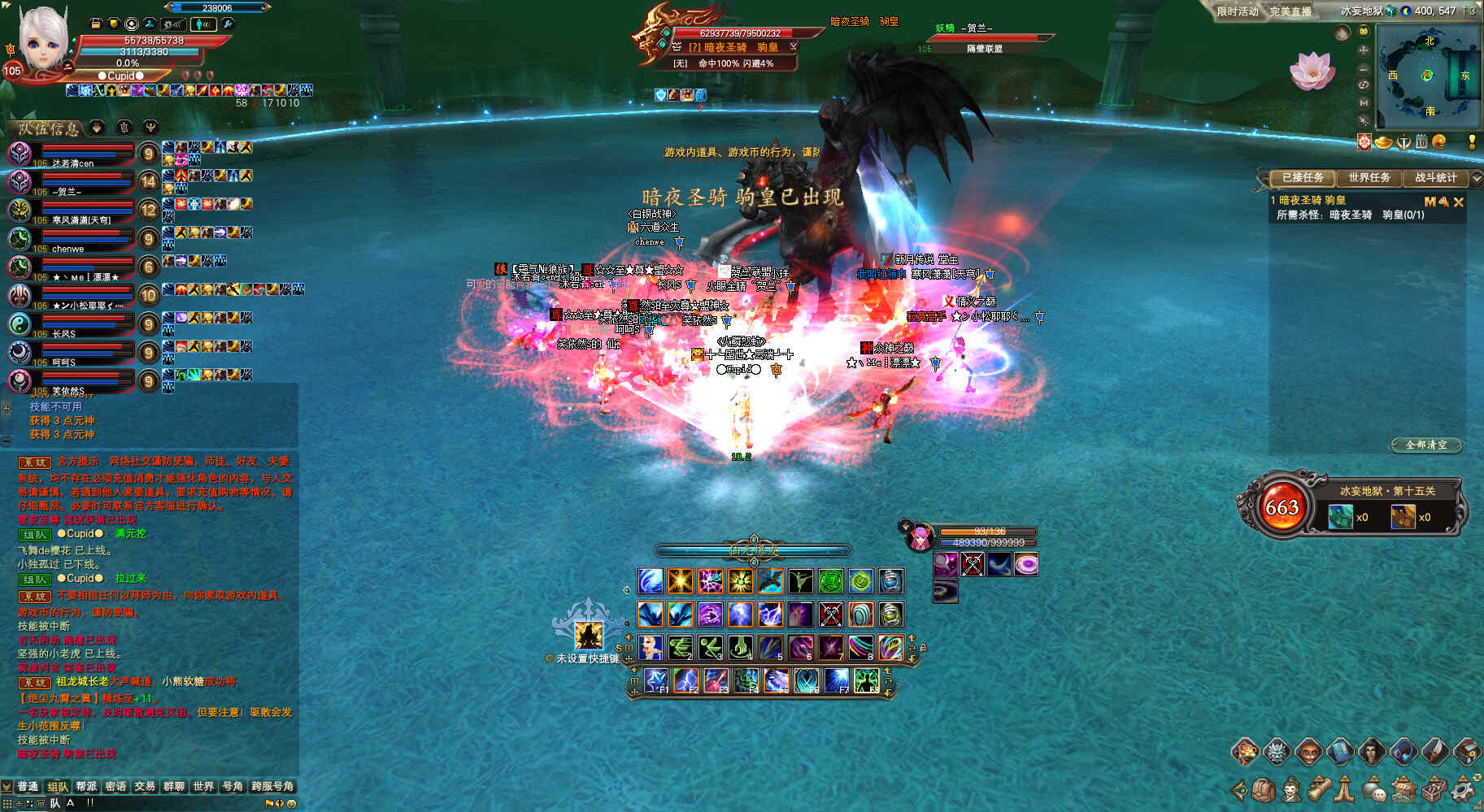The width and height of the screenshot is (1484, 812).
Task: Open the gear-shaped settings icon
Action: point(1465,789)
